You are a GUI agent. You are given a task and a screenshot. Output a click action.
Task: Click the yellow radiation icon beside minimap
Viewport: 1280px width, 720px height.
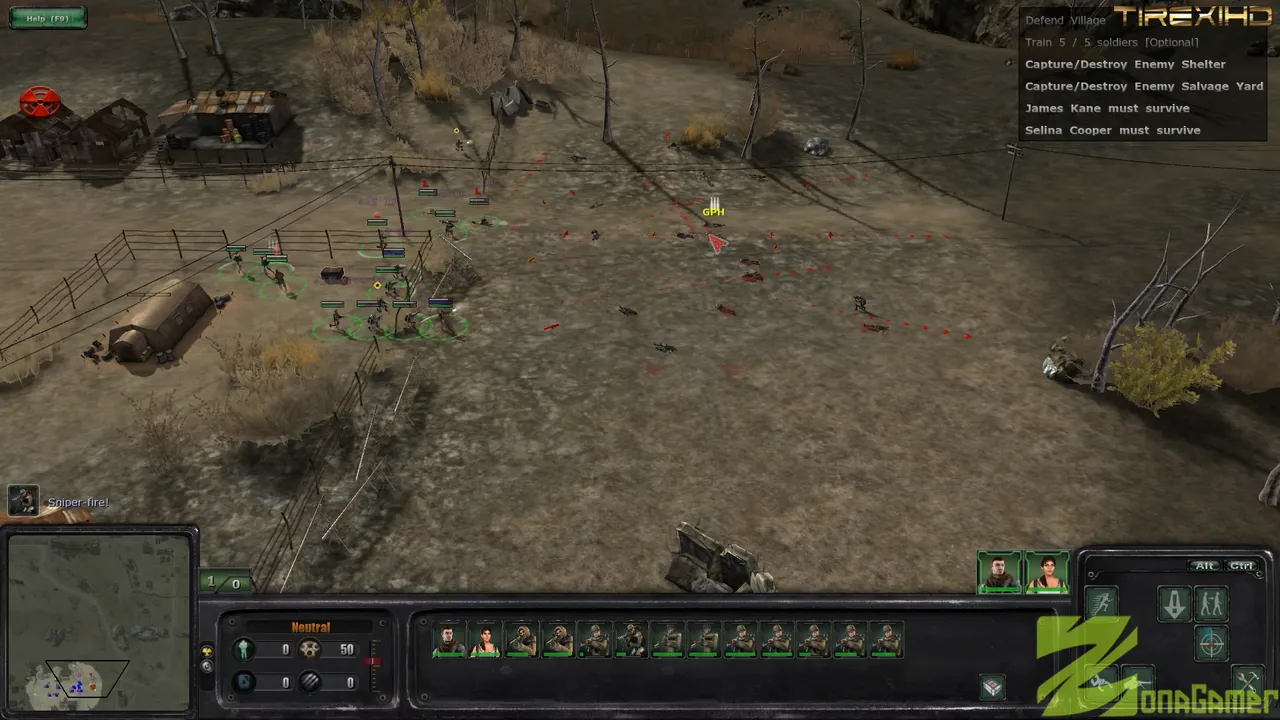point(207,651)
